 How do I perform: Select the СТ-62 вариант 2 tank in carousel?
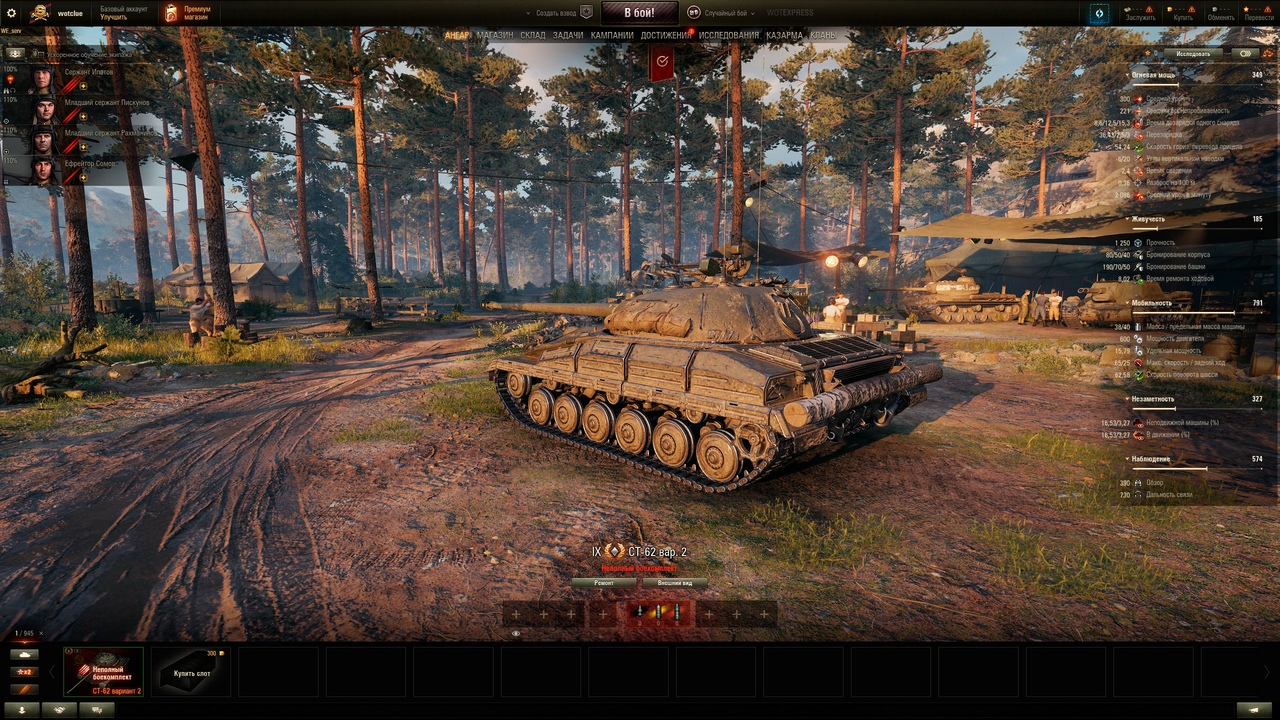coord(104,671)
